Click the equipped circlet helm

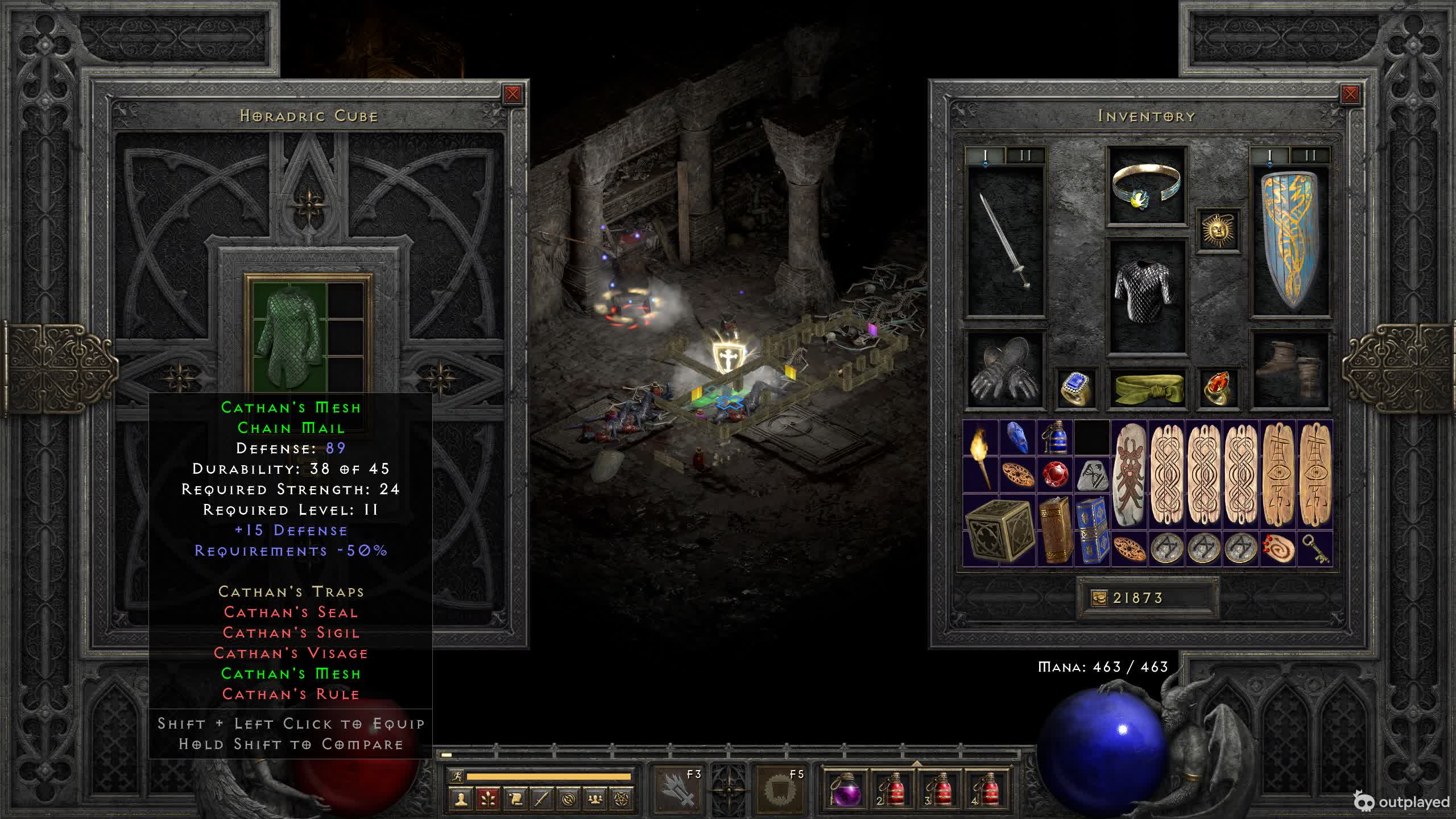coord(1146,185)
